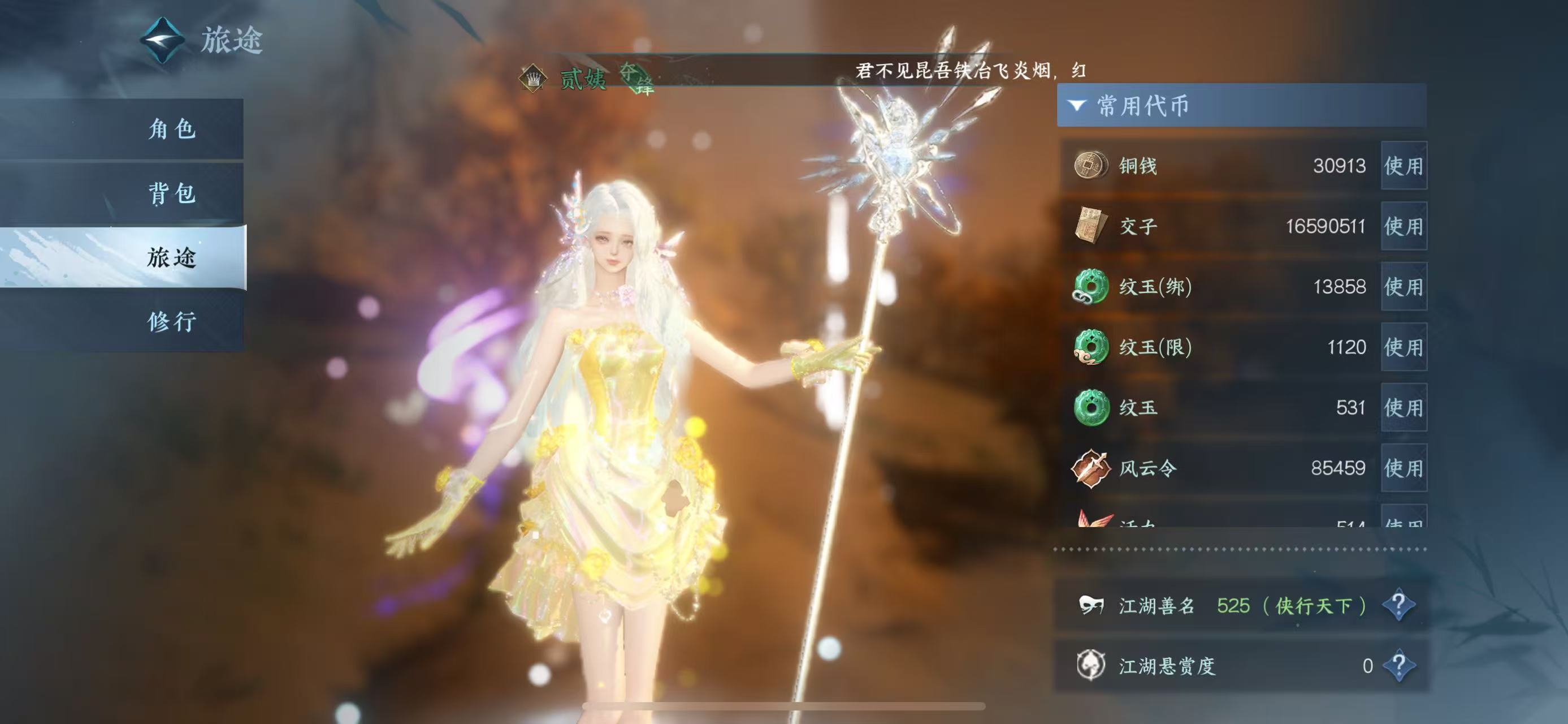Use the 纹玉 jade with 531
This screenshot has width=1568, height=724.
(x=1403, y=407)
